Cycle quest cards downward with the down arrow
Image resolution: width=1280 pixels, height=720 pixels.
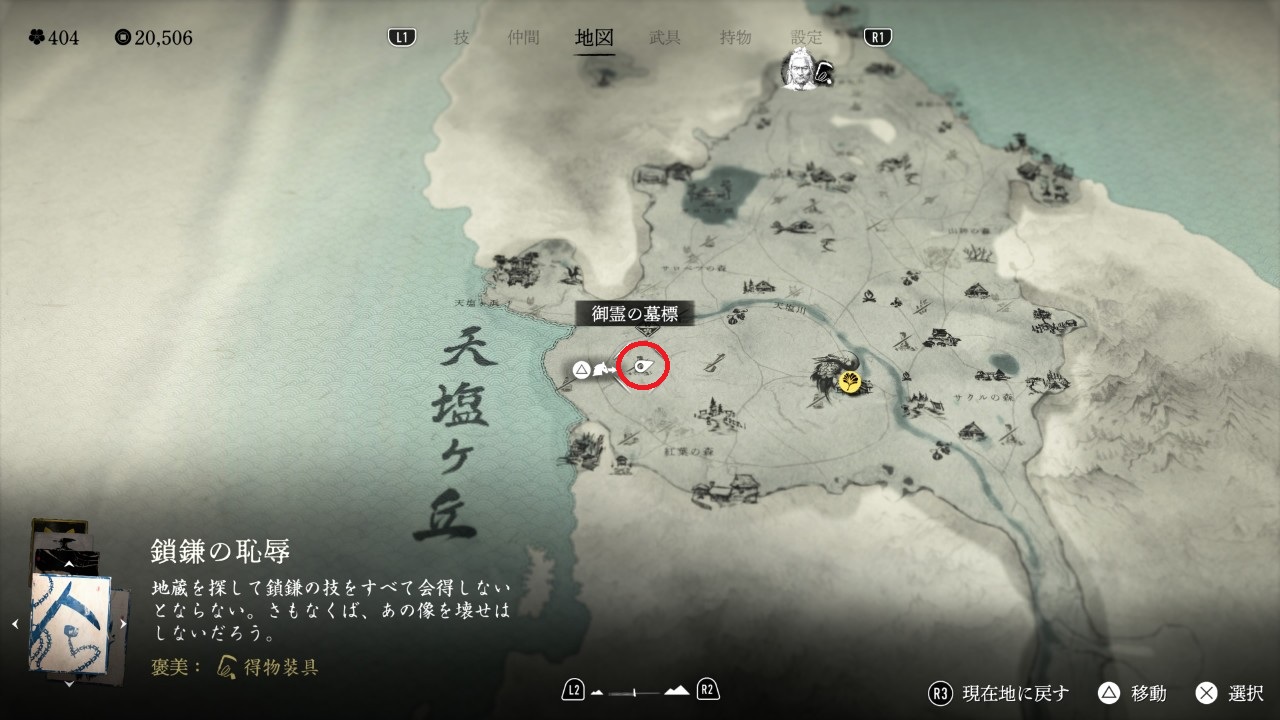click(69, 684)
